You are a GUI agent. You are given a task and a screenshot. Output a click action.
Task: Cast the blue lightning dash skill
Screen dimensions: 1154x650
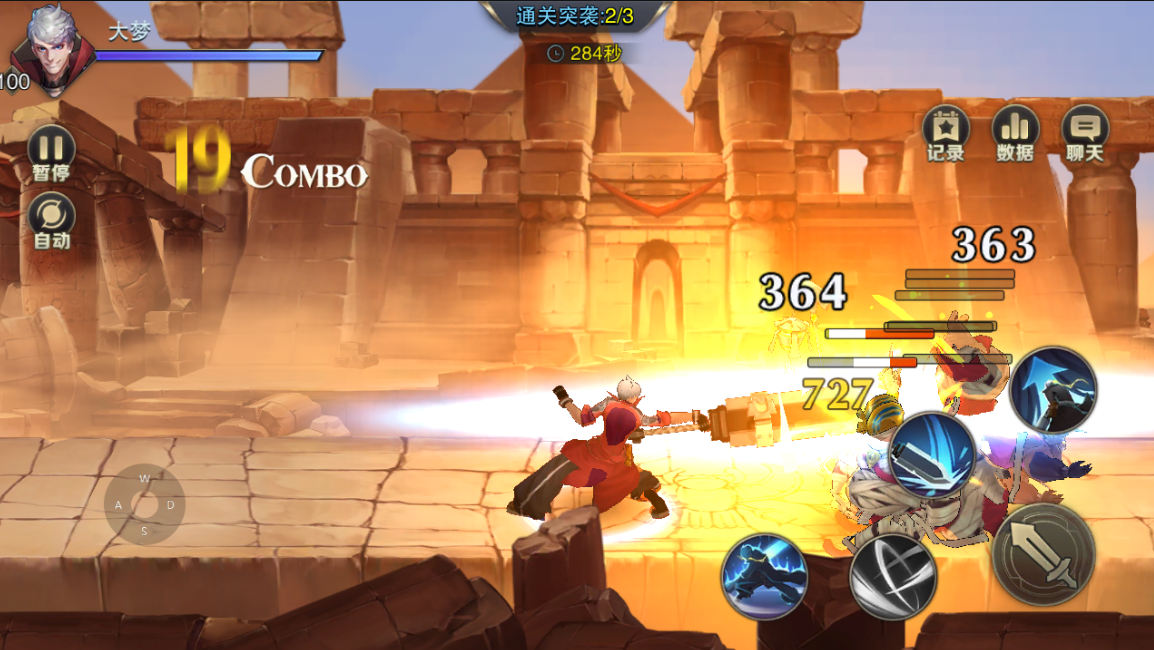tap(764, 576)
